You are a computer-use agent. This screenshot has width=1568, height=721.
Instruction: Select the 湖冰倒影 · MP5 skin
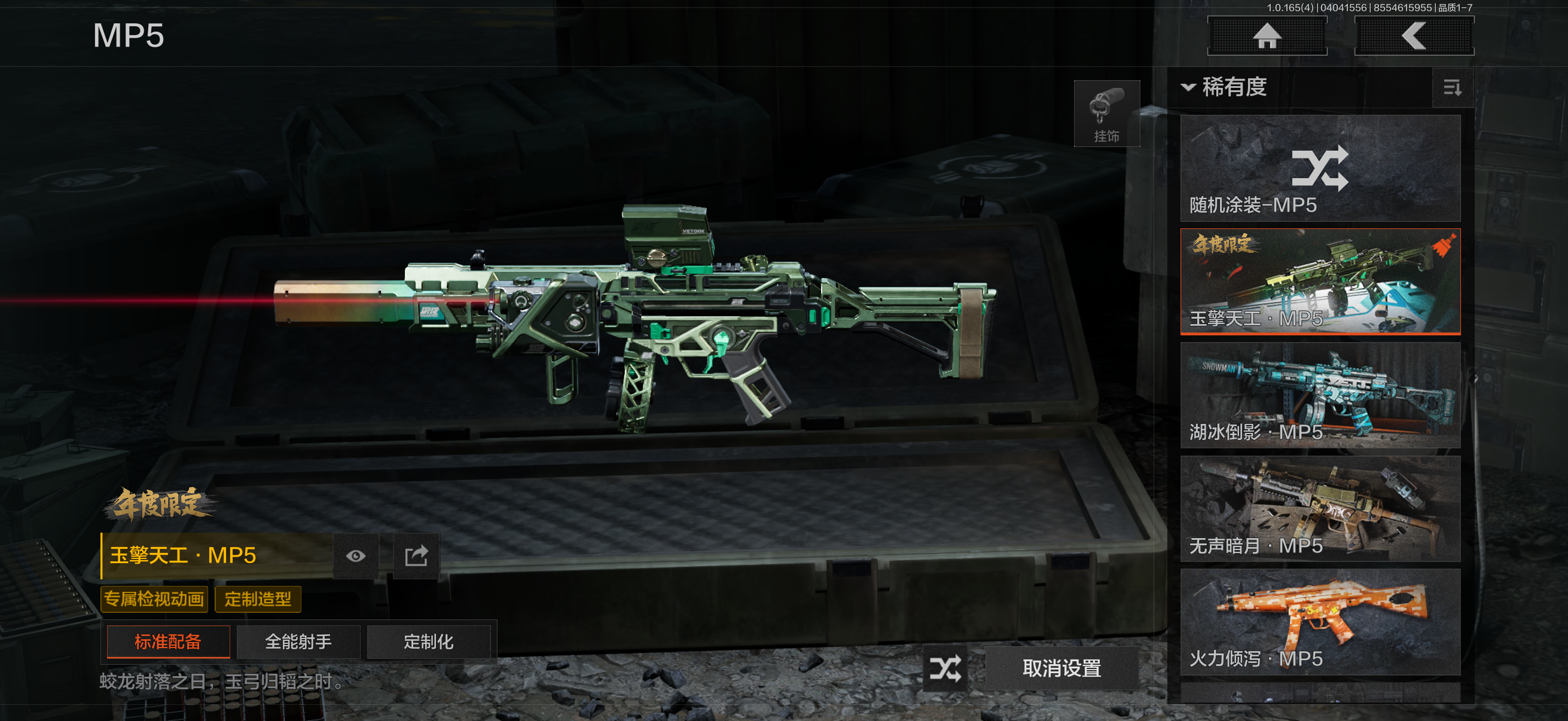pyautogui.click(x=1320, y=395)
